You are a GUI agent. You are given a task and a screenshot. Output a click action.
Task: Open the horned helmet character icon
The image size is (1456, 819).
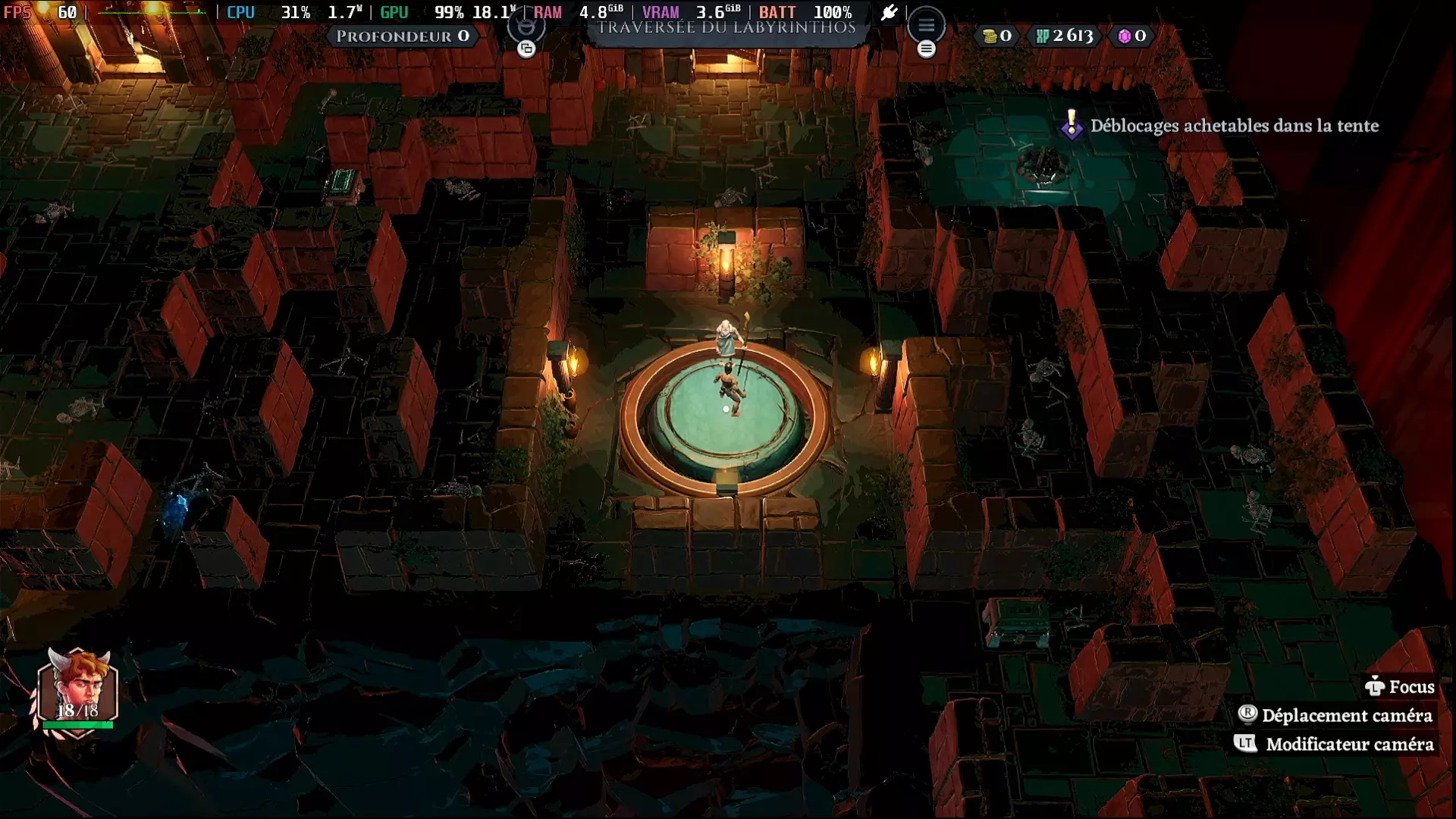tap(526, 27)
